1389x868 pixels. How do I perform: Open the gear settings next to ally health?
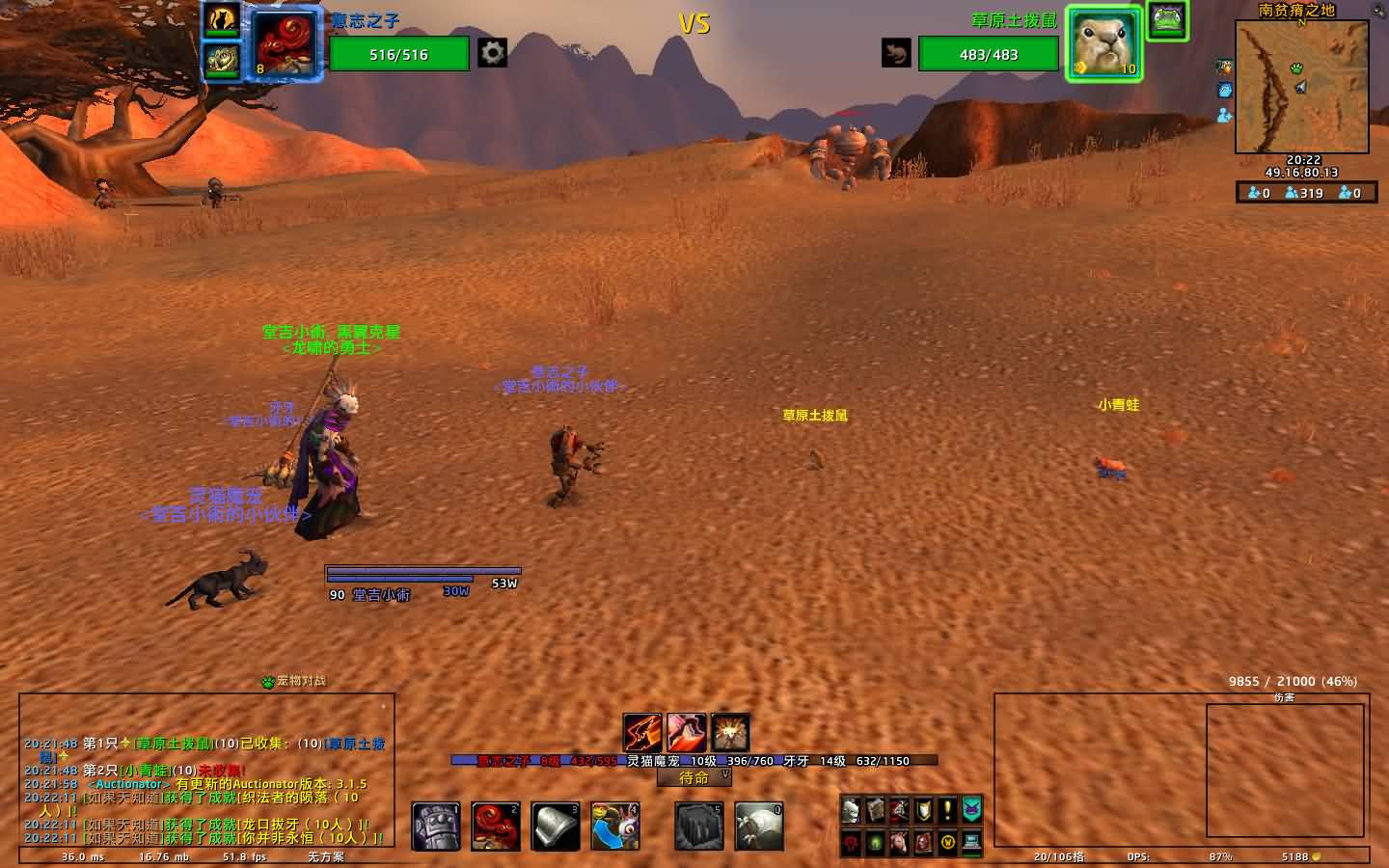[x=493, y=53]
